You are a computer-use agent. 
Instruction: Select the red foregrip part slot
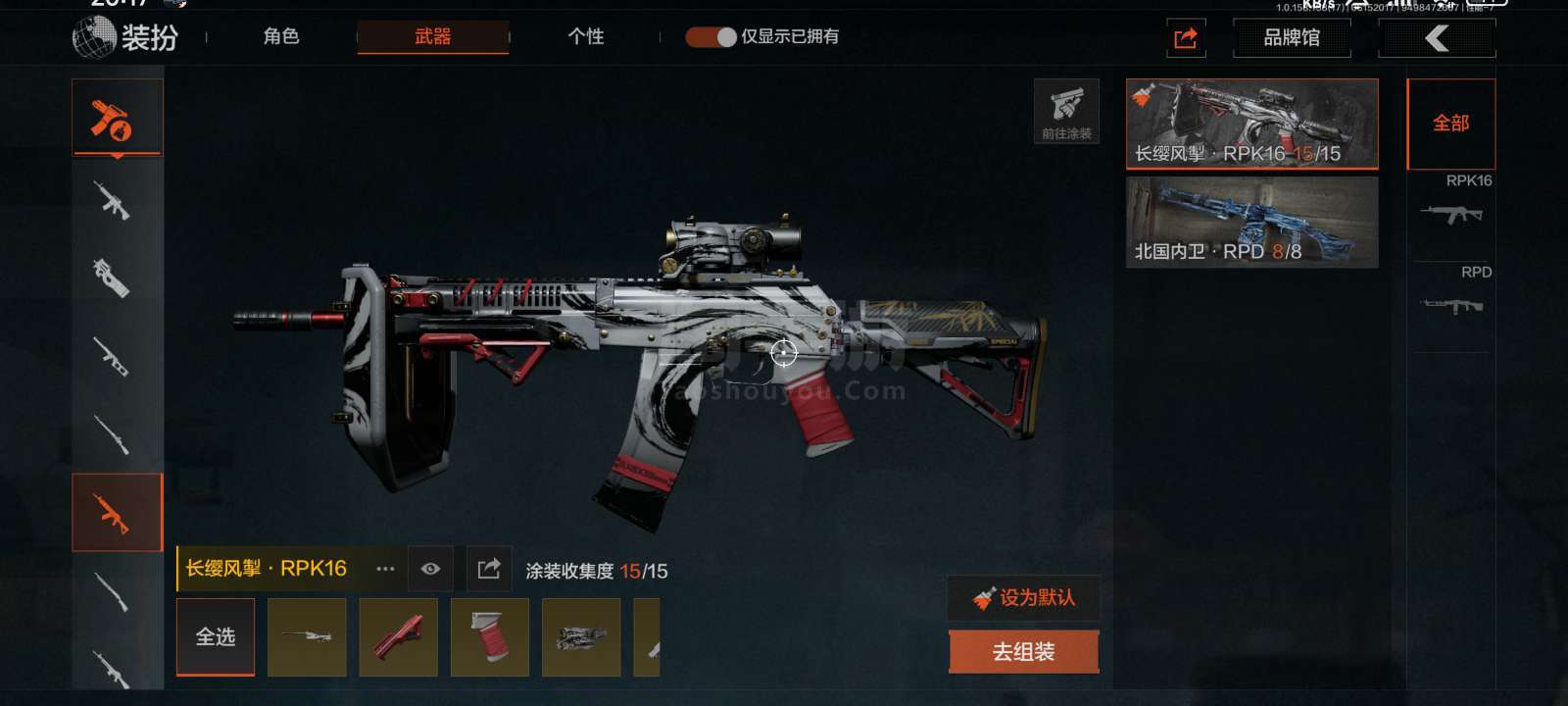click(398, 637)
